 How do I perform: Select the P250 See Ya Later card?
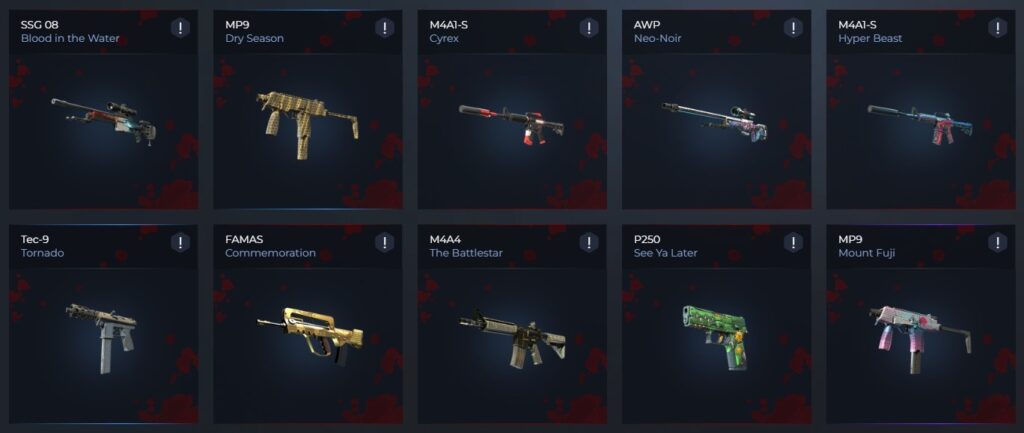715,330
